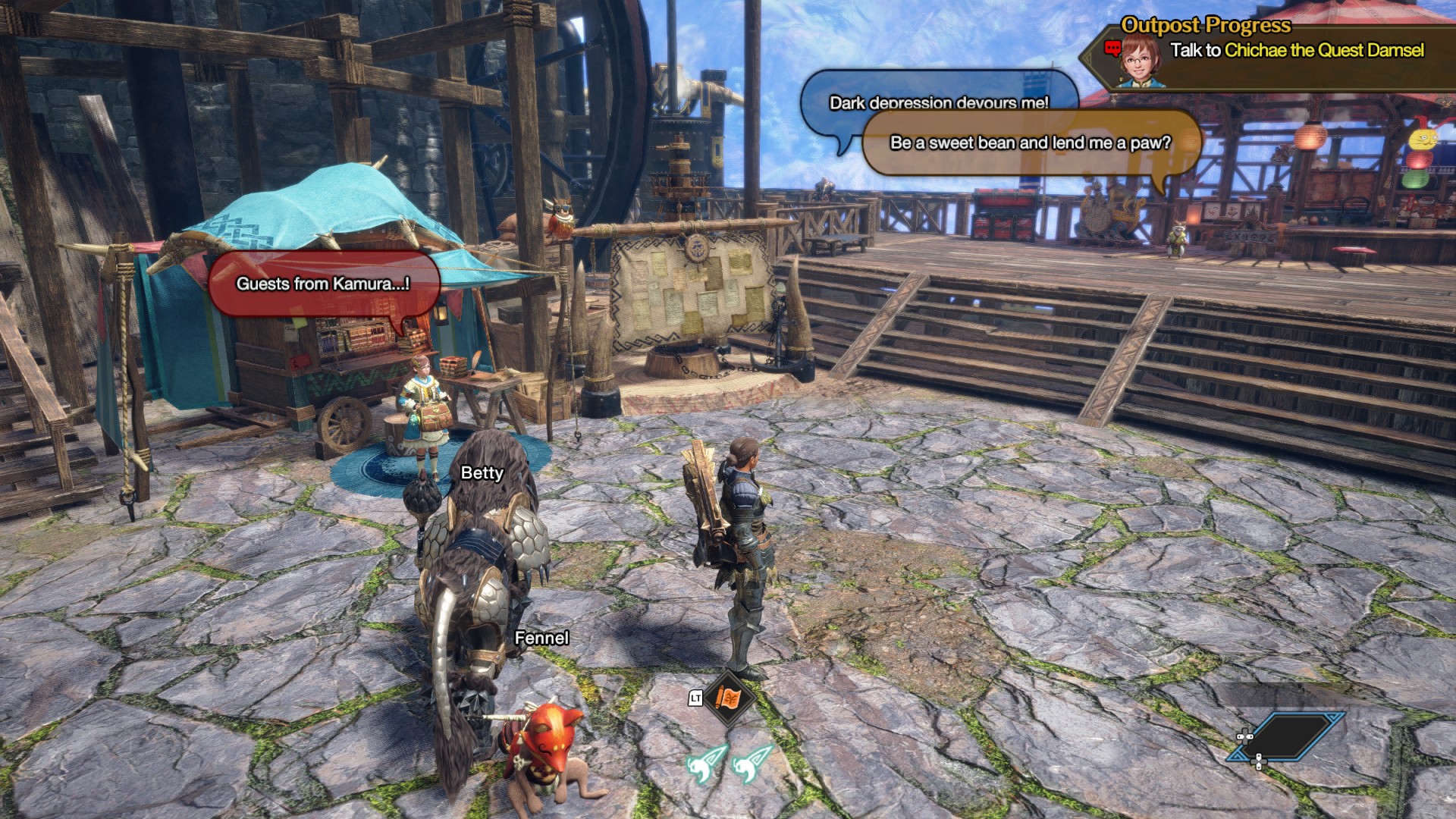Select the black action bar panel
The height and width of the screenshot is (819, 1456).
1286,736
